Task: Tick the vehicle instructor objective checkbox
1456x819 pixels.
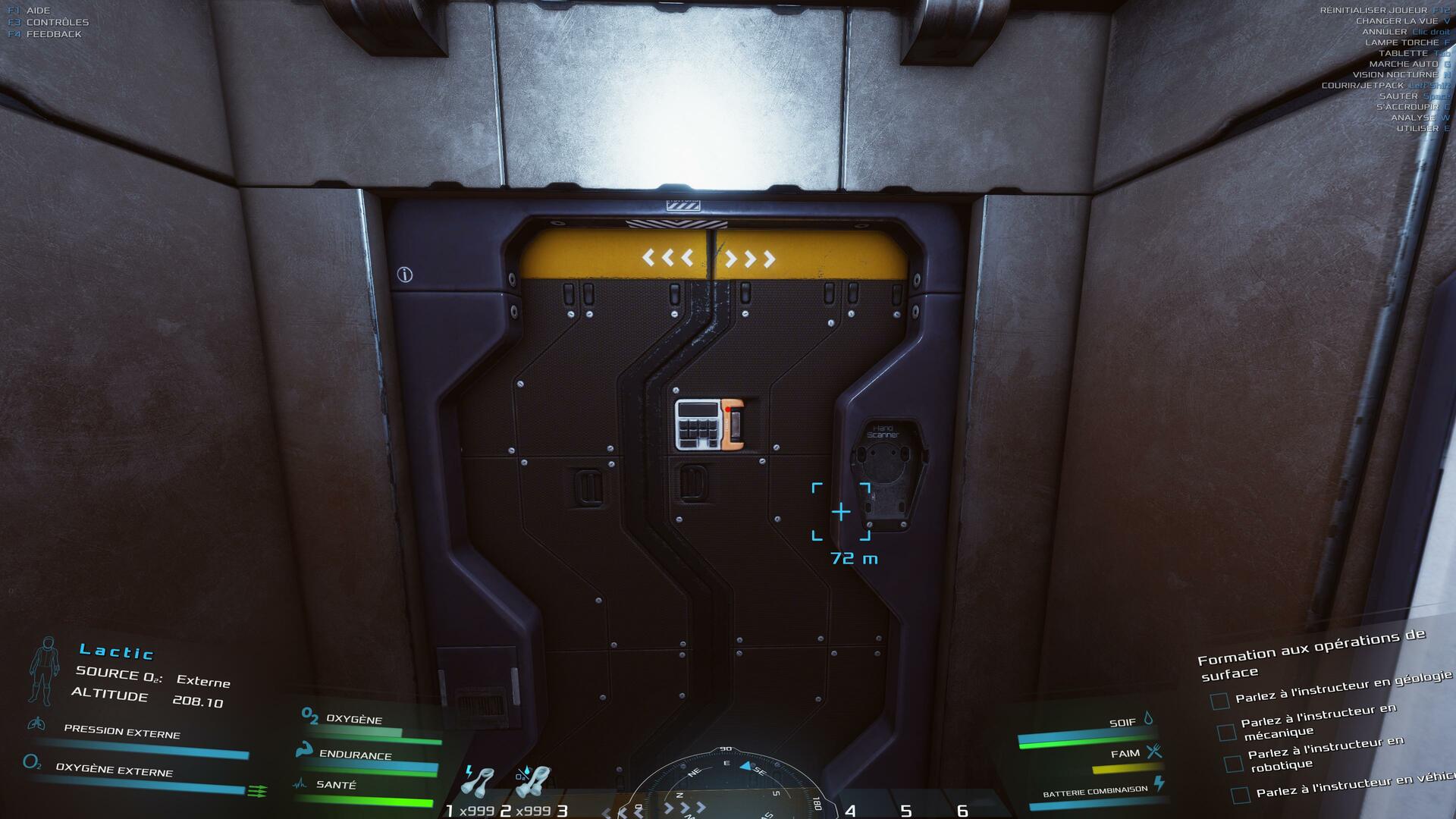Action: [x=1241, y=795]
